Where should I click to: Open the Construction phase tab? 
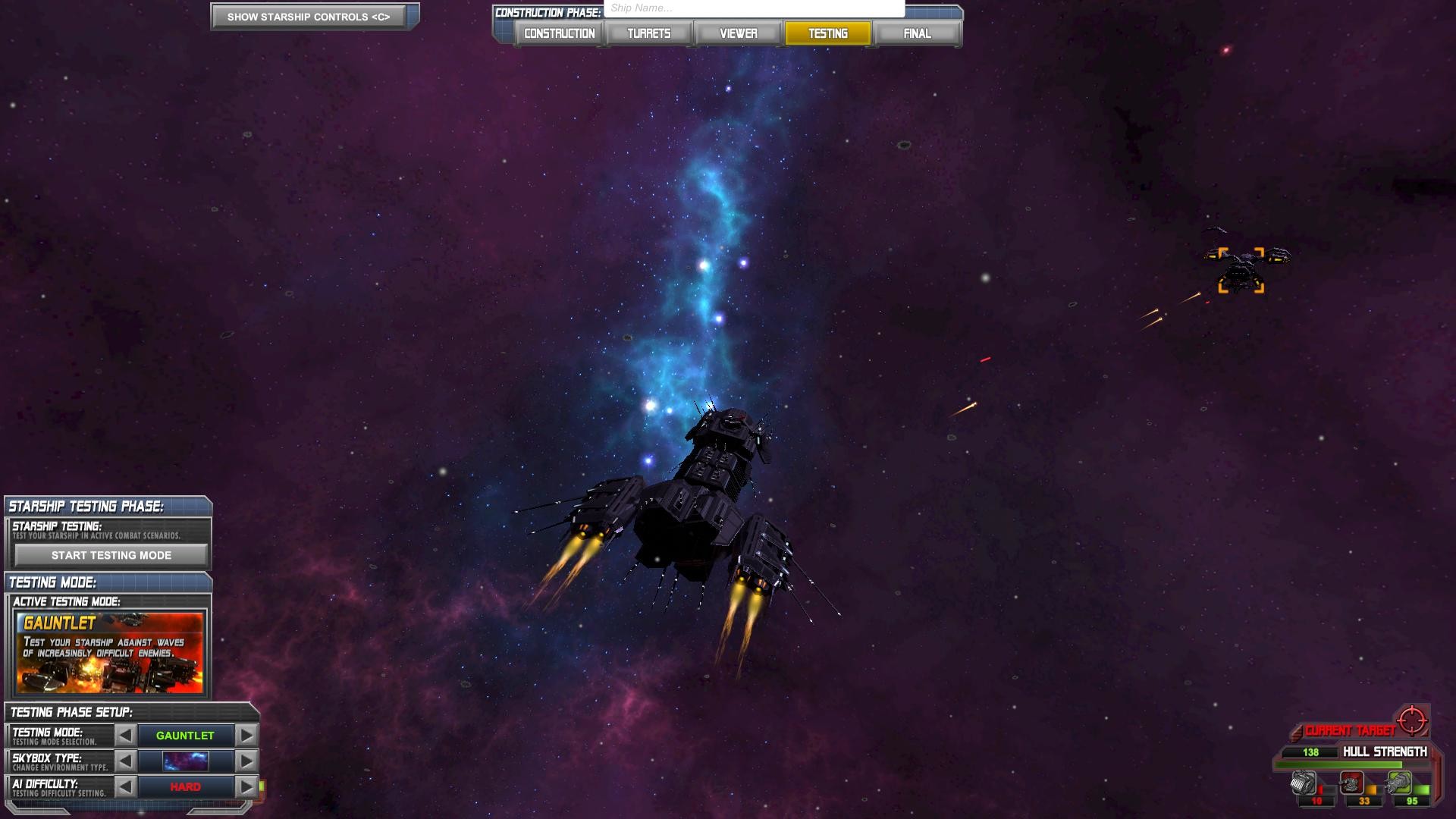click(558, 33)
